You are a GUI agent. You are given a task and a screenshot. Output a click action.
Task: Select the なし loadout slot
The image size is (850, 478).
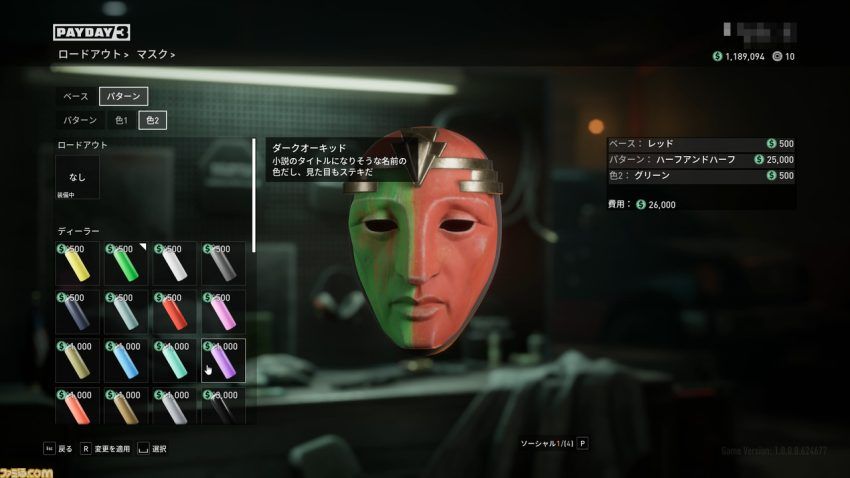click(x=77, y=178)
